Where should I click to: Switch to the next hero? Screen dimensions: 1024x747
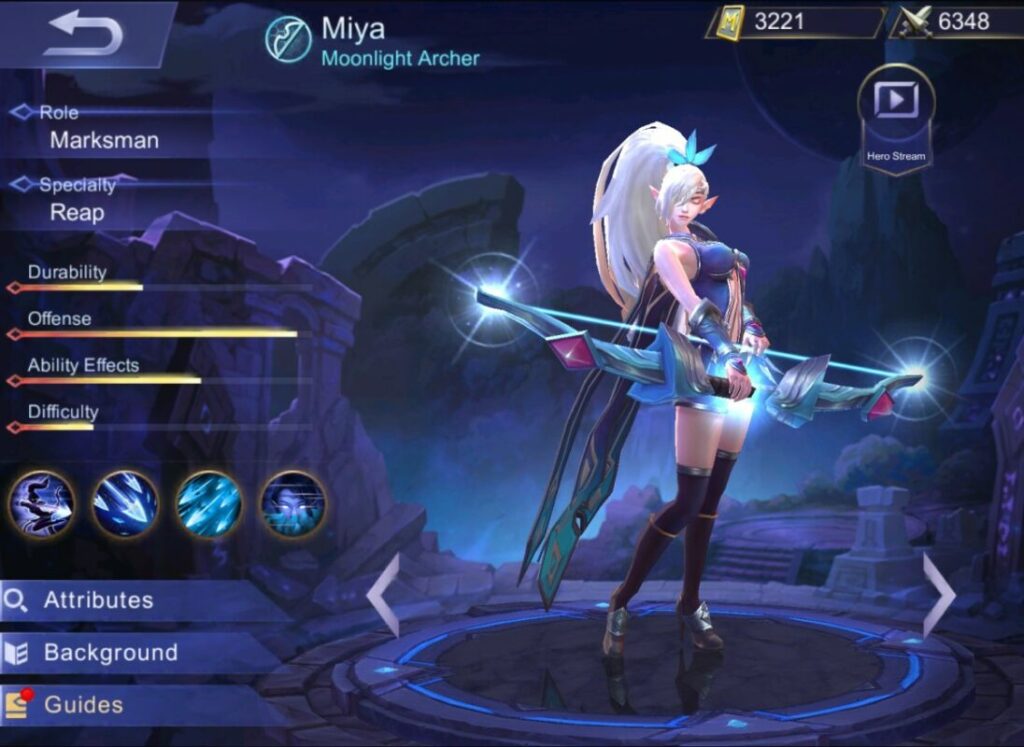[938, 595]
